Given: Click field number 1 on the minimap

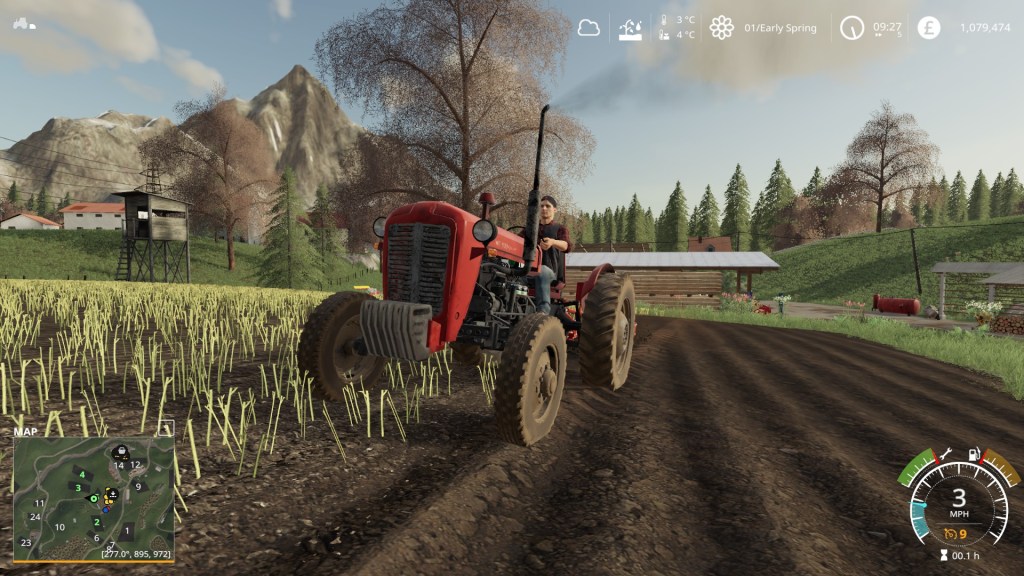Looking at the screenshot, I should [x=127, y=530].
